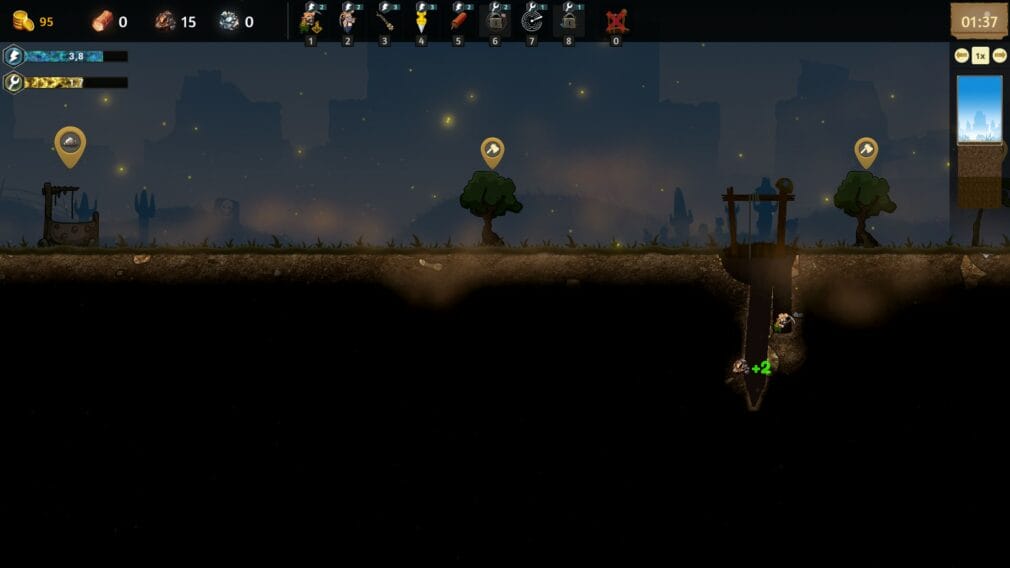Click the ore marker pin above the well
1010x568 pixels.
coord(70,145)
